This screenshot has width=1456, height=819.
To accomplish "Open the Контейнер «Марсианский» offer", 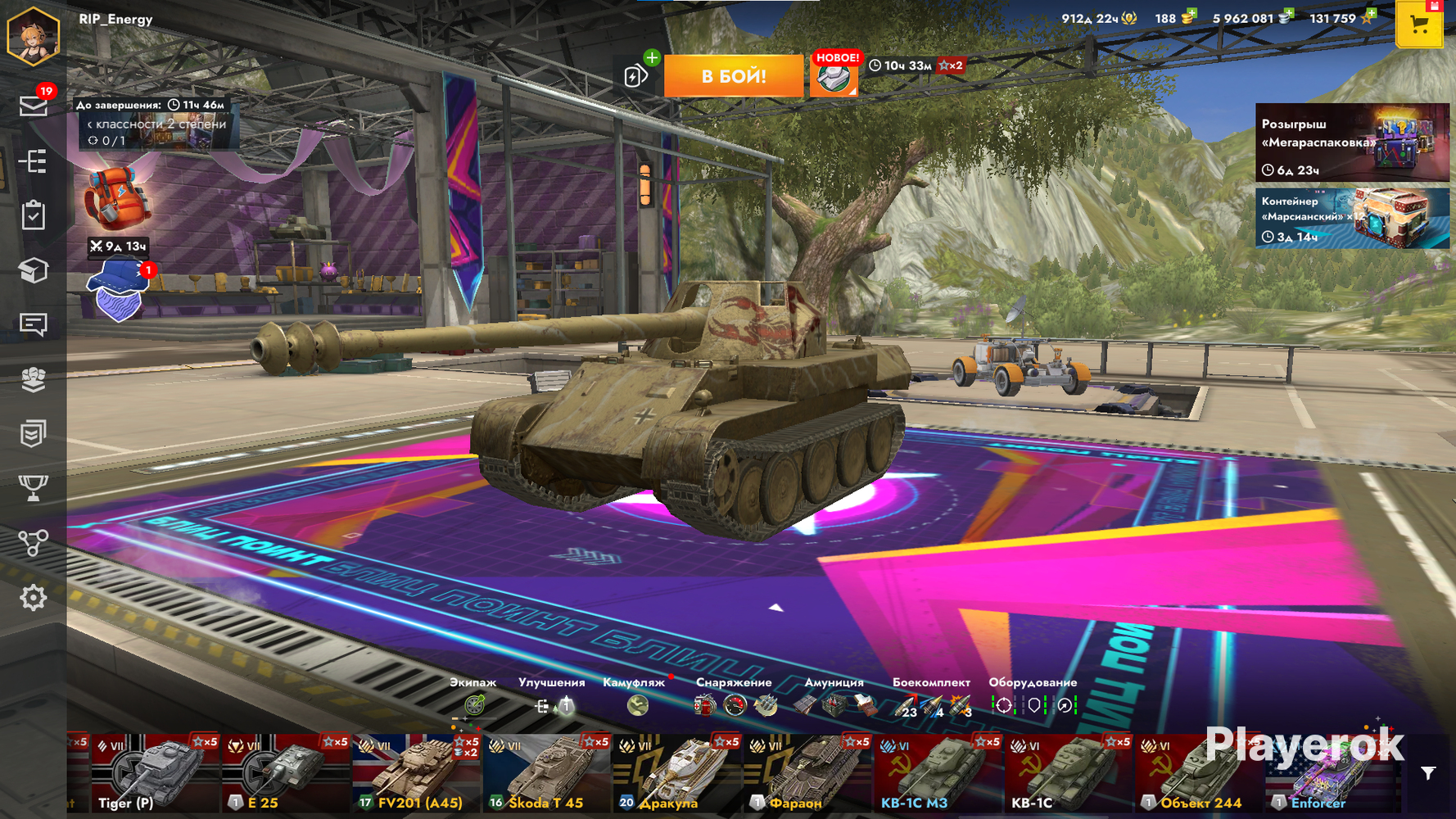I will tap(1351, 218).
